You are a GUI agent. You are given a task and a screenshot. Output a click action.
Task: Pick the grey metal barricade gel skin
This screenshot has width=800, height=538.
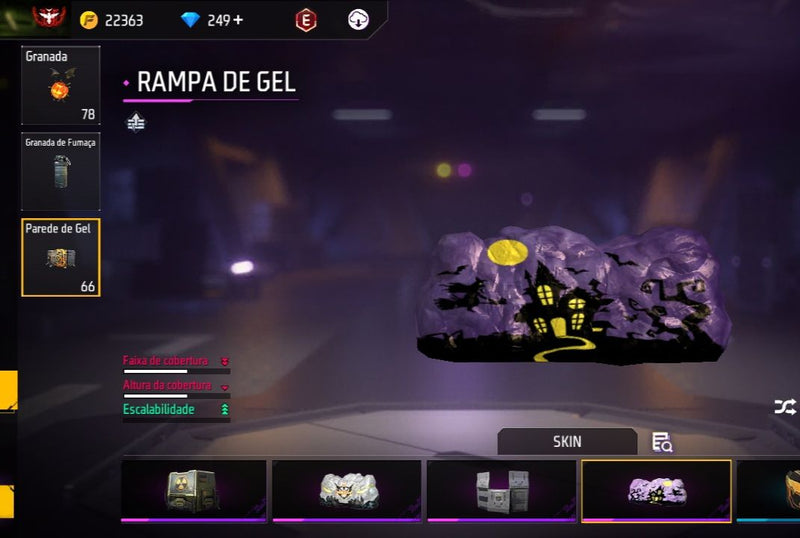pyautogui.click(x=502, y=490)
